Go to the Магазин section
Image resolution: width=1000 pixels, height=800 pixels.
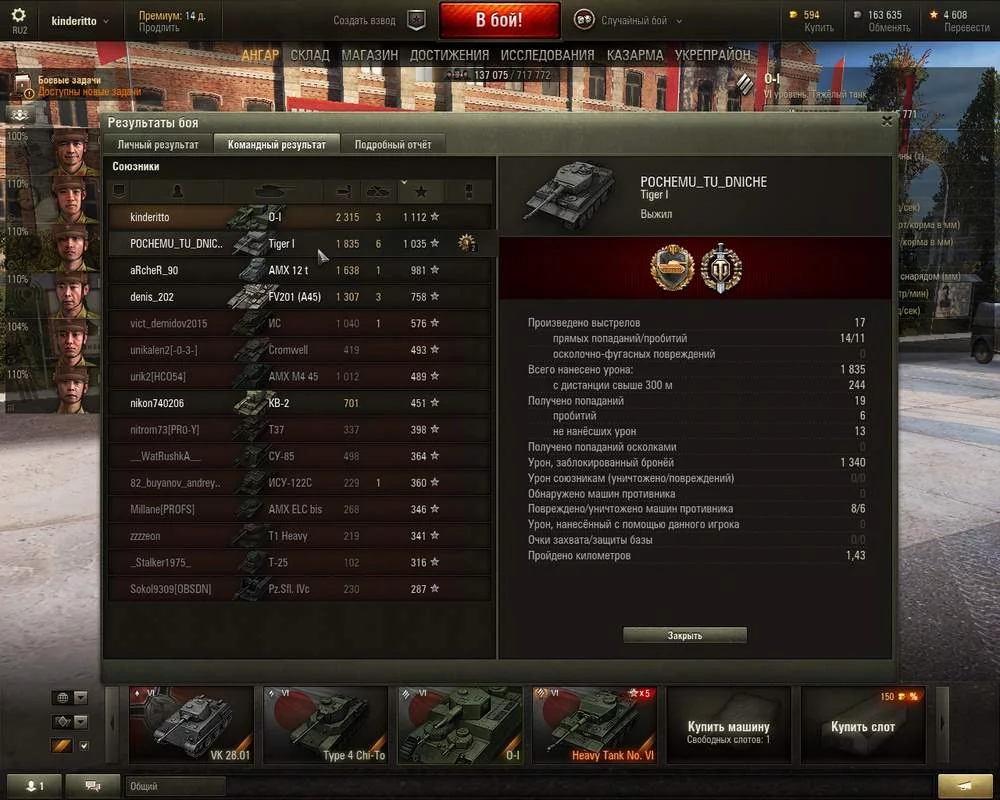(369, 55)
